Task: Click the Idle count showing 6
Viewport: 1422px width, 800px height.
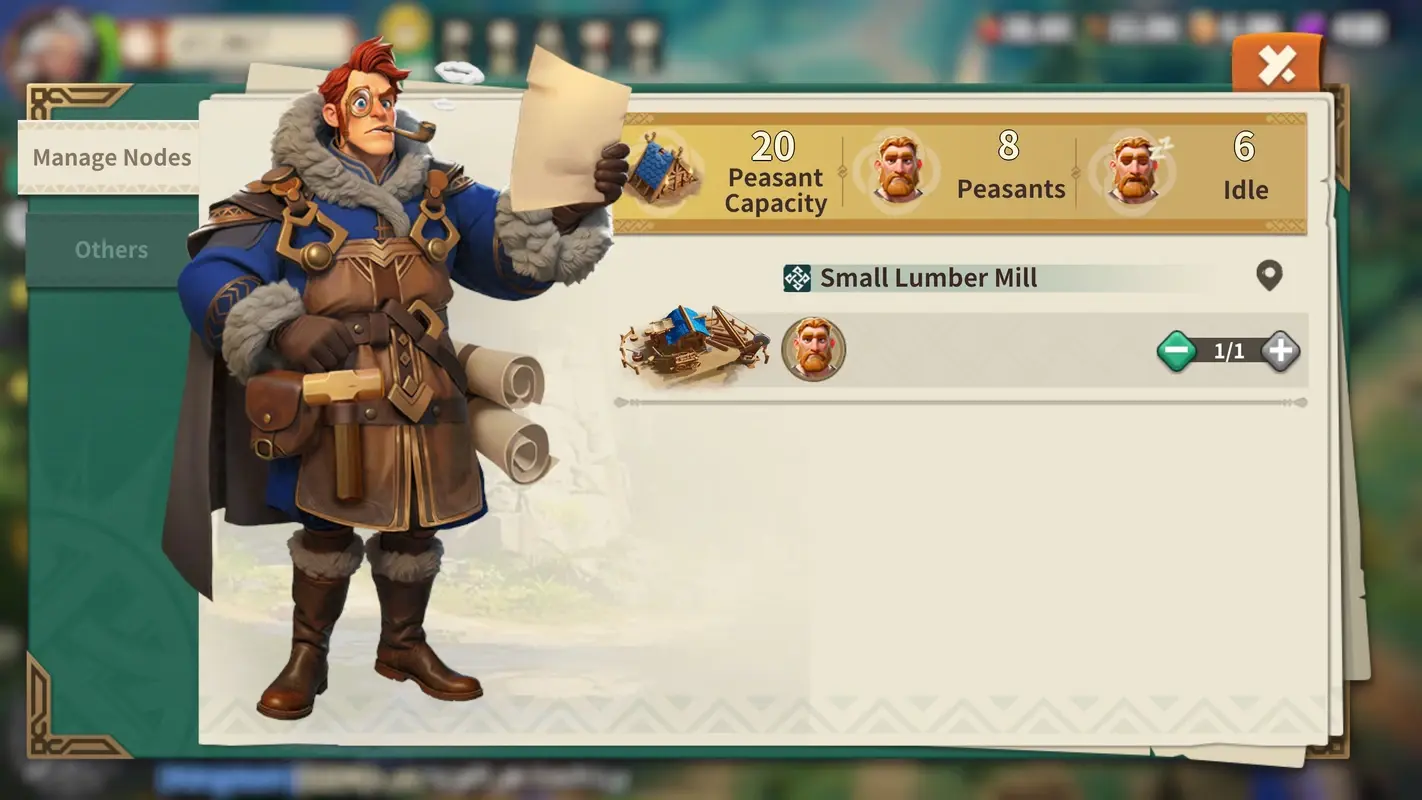Action: (x=1245, y=146)
